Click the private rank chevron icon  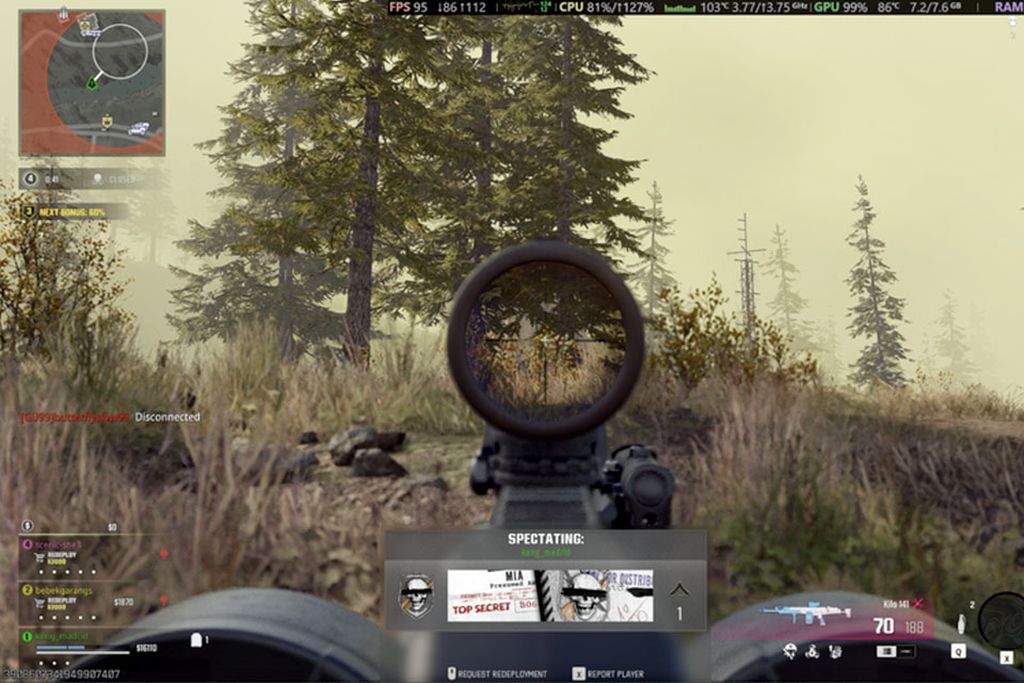coord(679,590)
